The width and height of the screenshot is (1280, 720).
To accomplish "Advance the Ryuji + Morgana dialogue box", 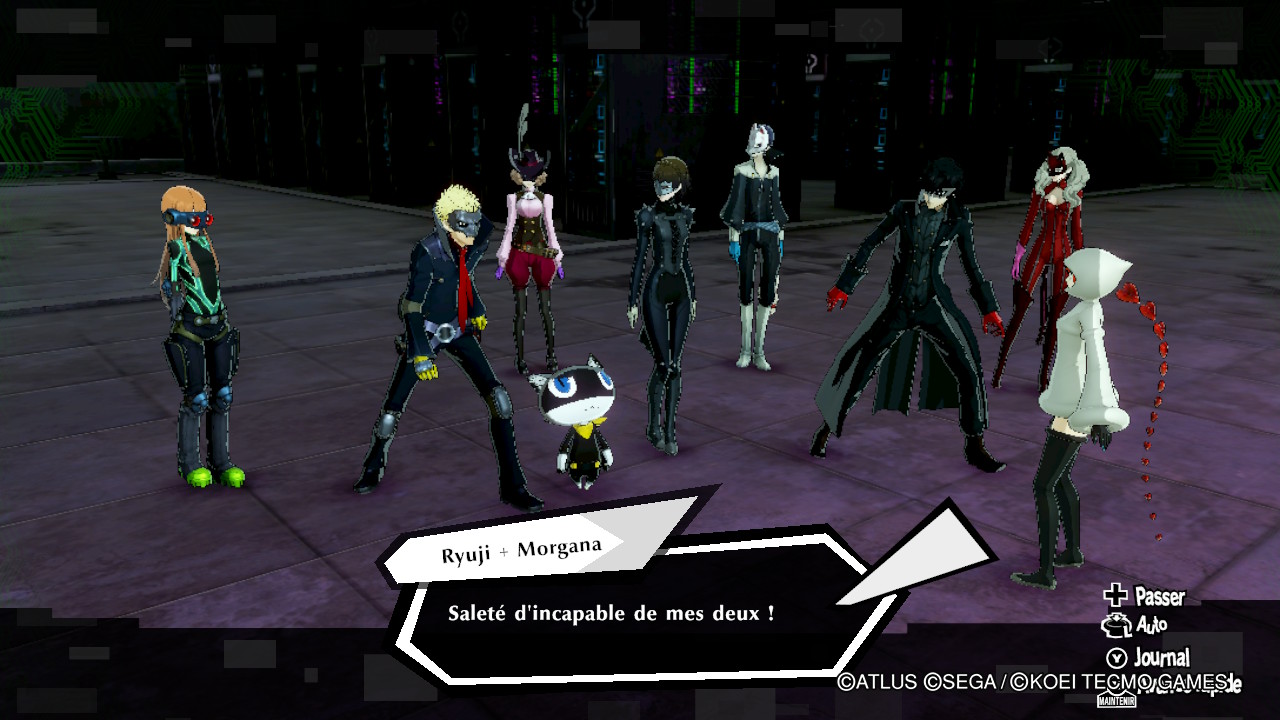I will pos(640,613).
